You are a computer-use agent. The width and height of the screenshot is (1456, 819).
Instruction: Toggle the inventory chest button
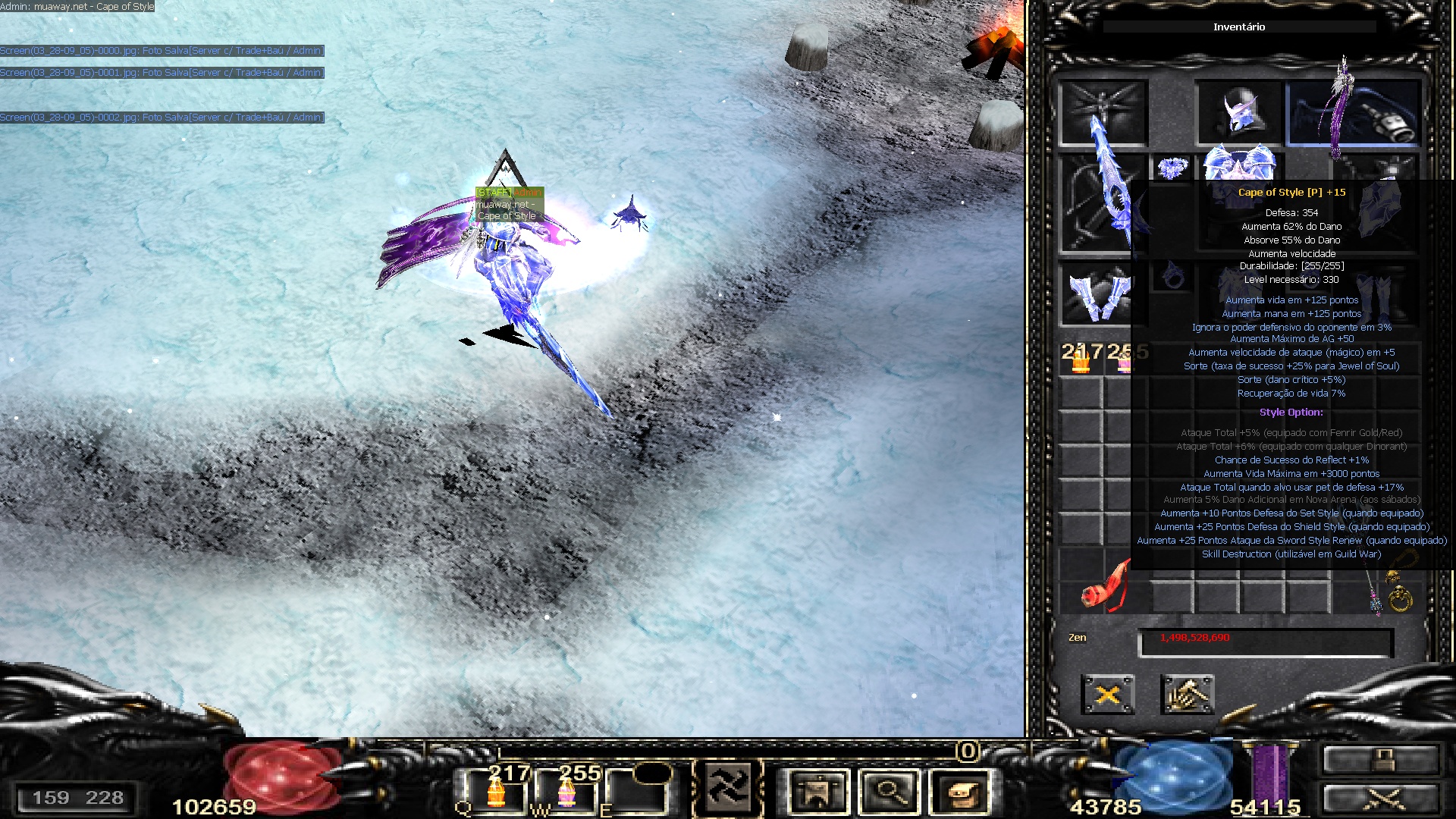click(x=960, y=792)
